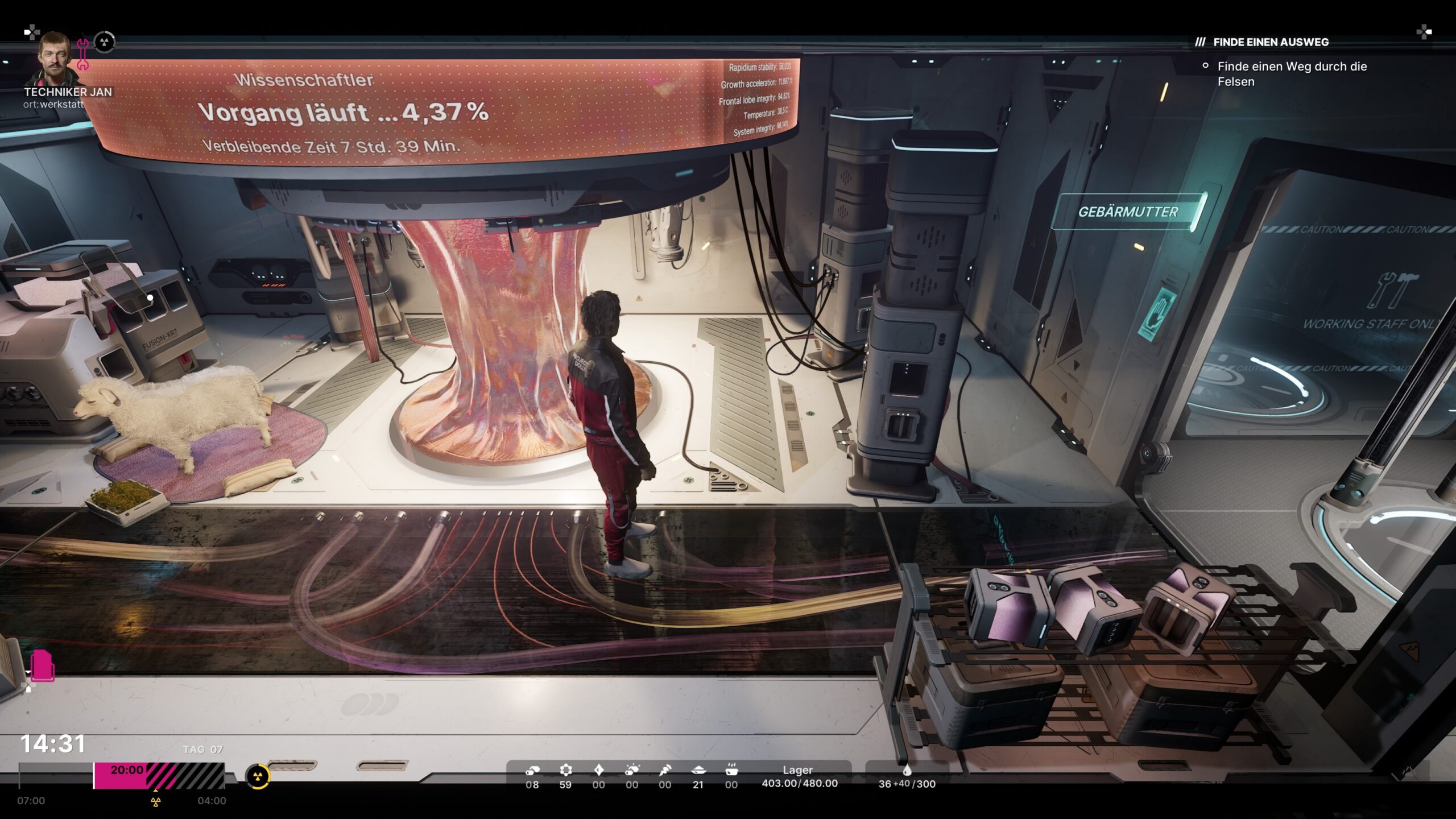Screen dimensions: 1456x819
Task: Select the steaming meal bowl resource icon
Action: [x=731, y=770]
